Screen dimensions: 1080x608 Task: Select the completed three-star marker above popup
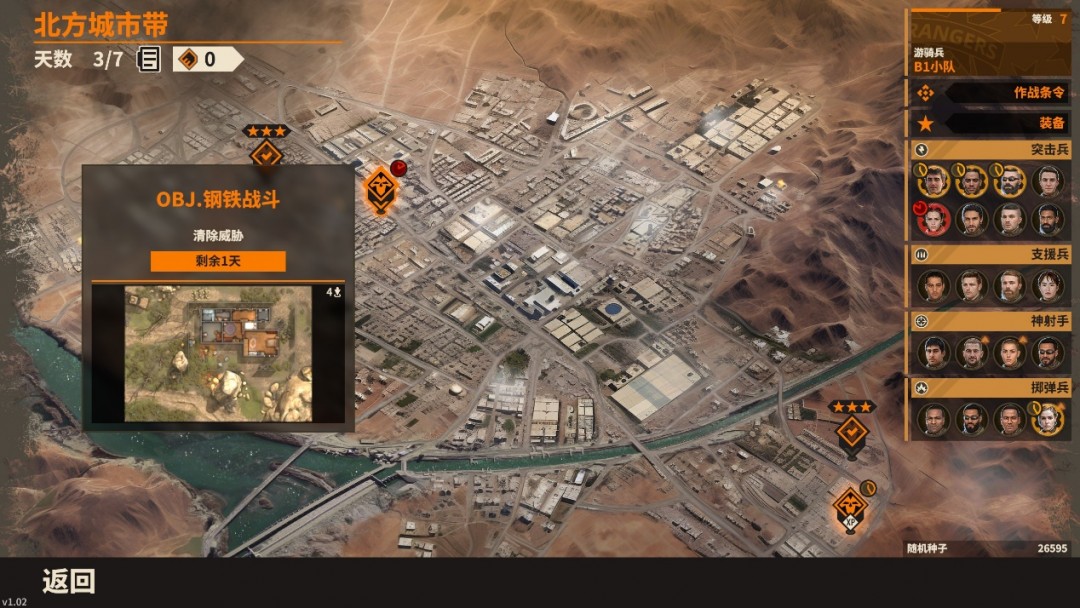pos(266,153)
